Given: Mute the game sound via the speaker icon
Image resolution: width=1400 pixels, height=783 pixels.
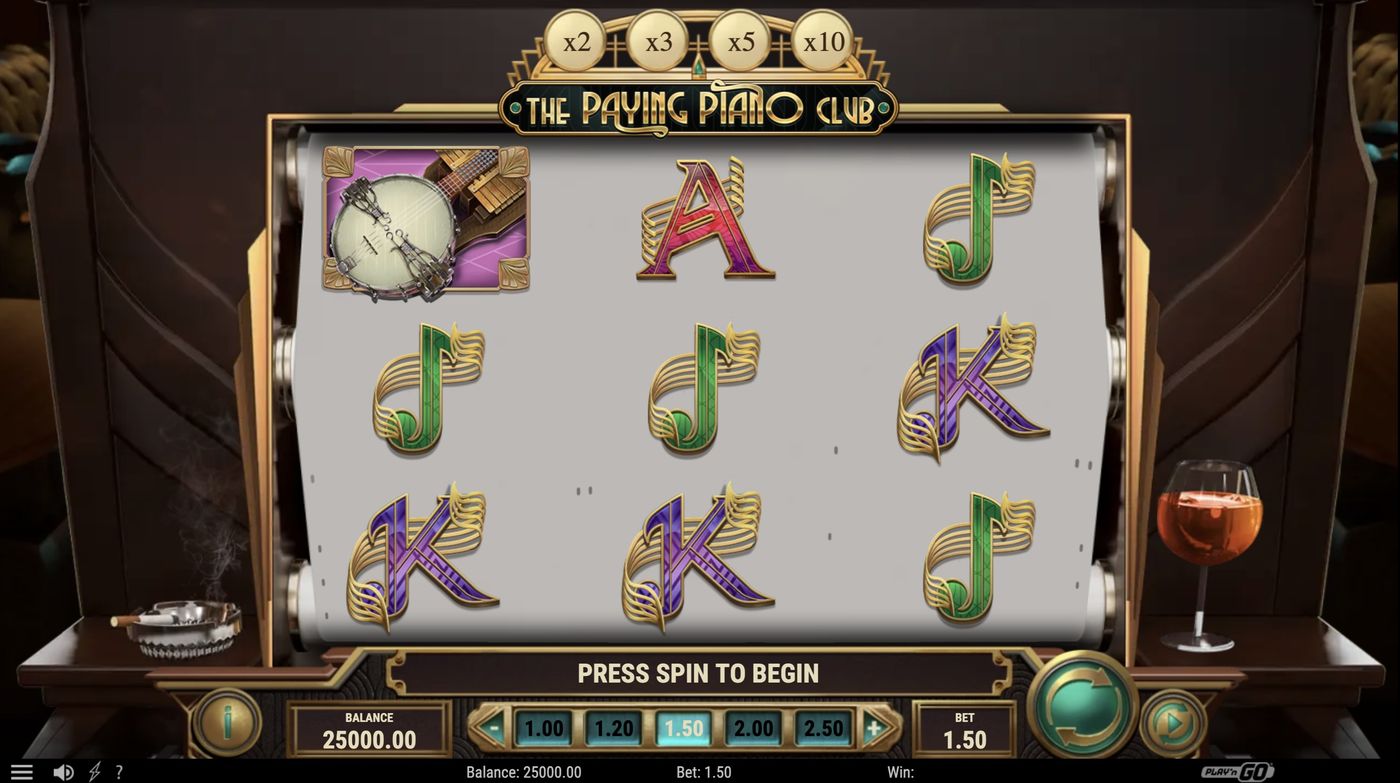Looking at the screenshot, I should pos(64,770).
